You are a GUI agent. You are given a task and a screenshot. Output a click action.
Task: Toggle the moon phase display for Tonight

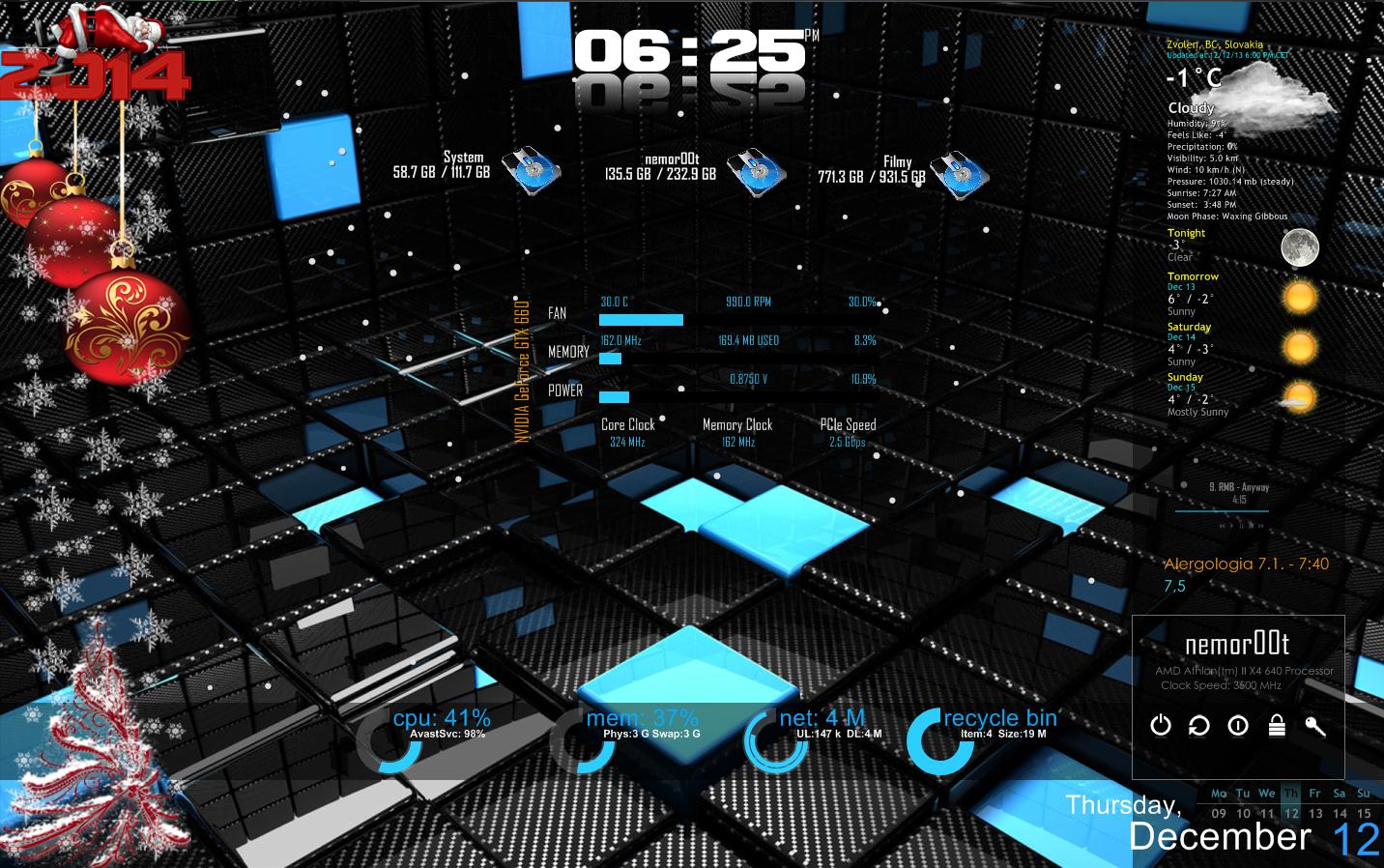[1300, 247]
